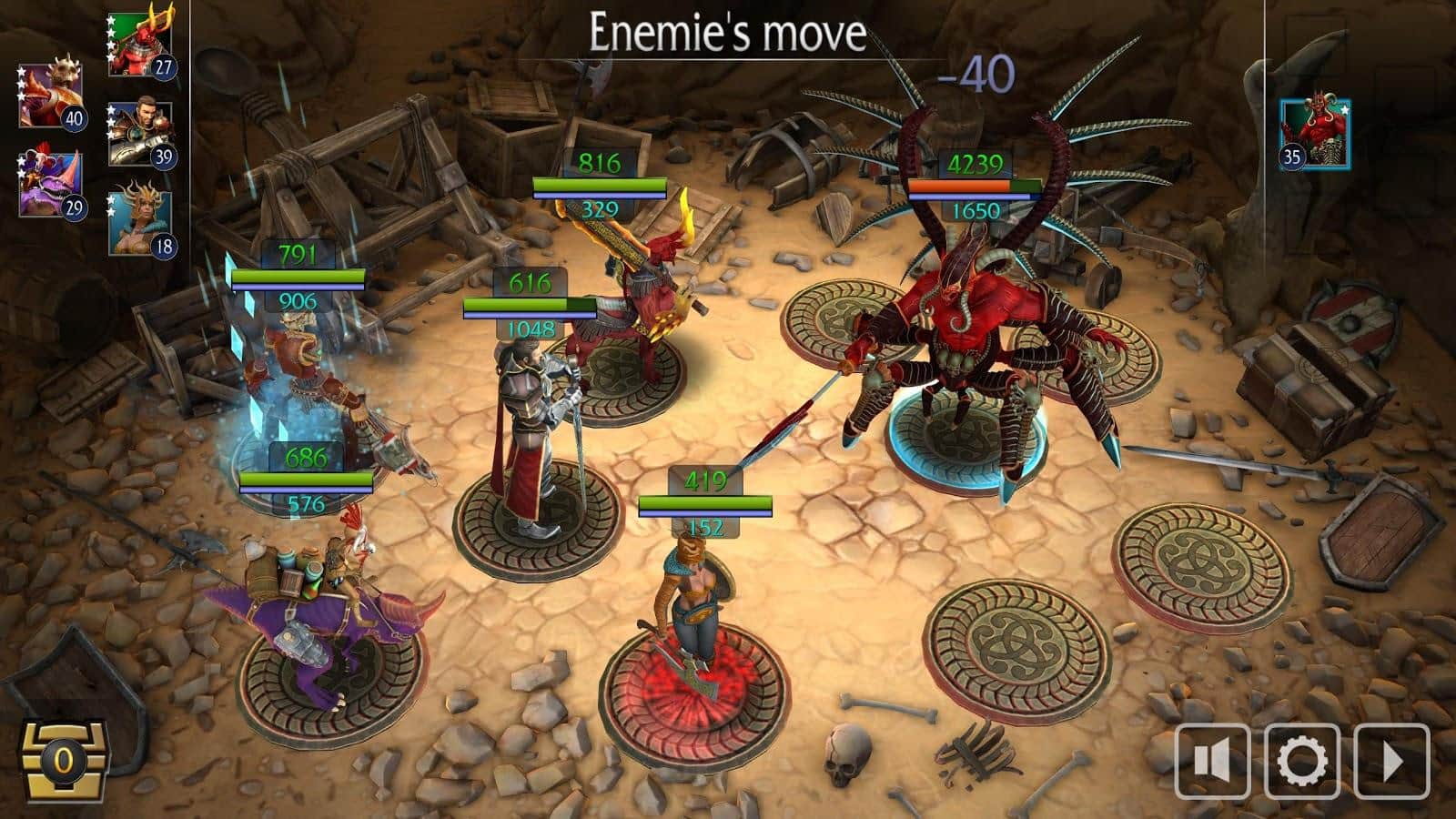The height and width of the screenshot is (819, 1456).
Task: Select the level 29 purple dinosaur rider portrait
Action: (x=50, y=185)
